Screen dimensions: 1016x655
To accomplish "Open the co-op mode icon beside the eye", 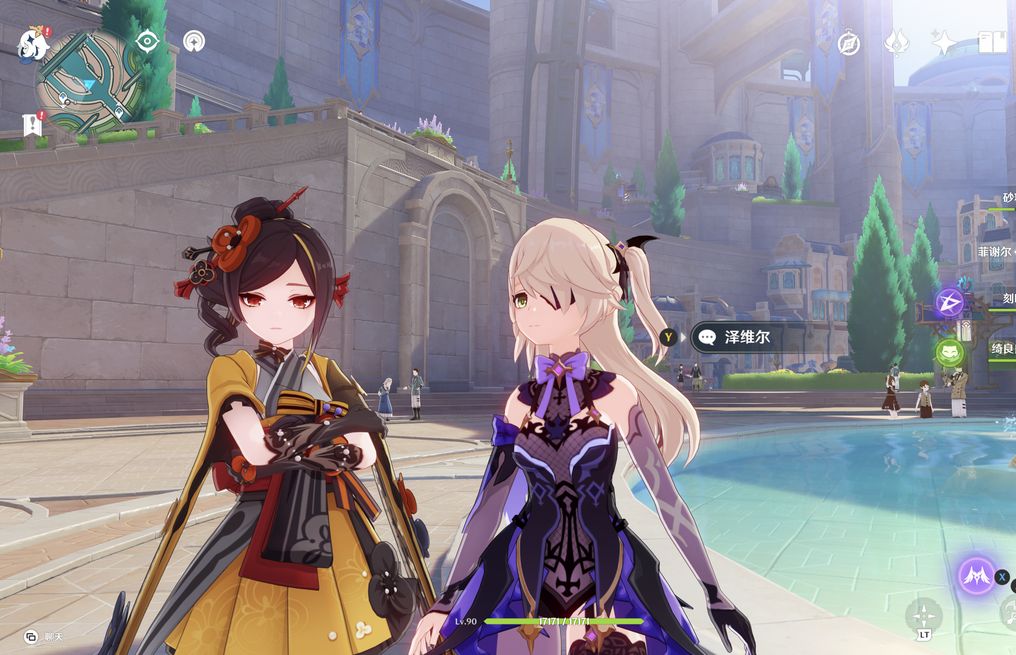I will [194, 41].
